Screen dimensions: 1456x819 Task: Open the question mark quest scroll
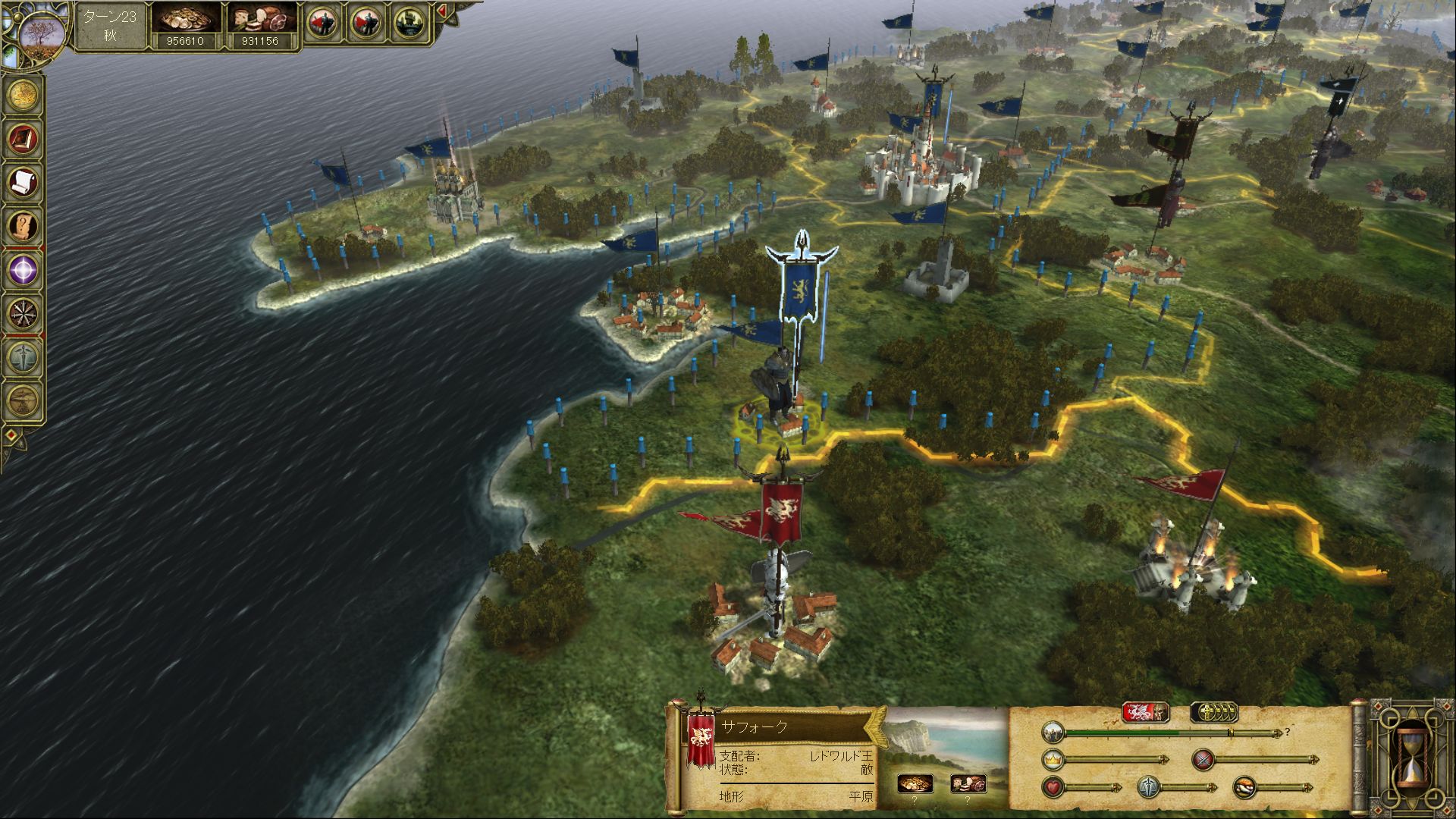click(x=24, y=225)
